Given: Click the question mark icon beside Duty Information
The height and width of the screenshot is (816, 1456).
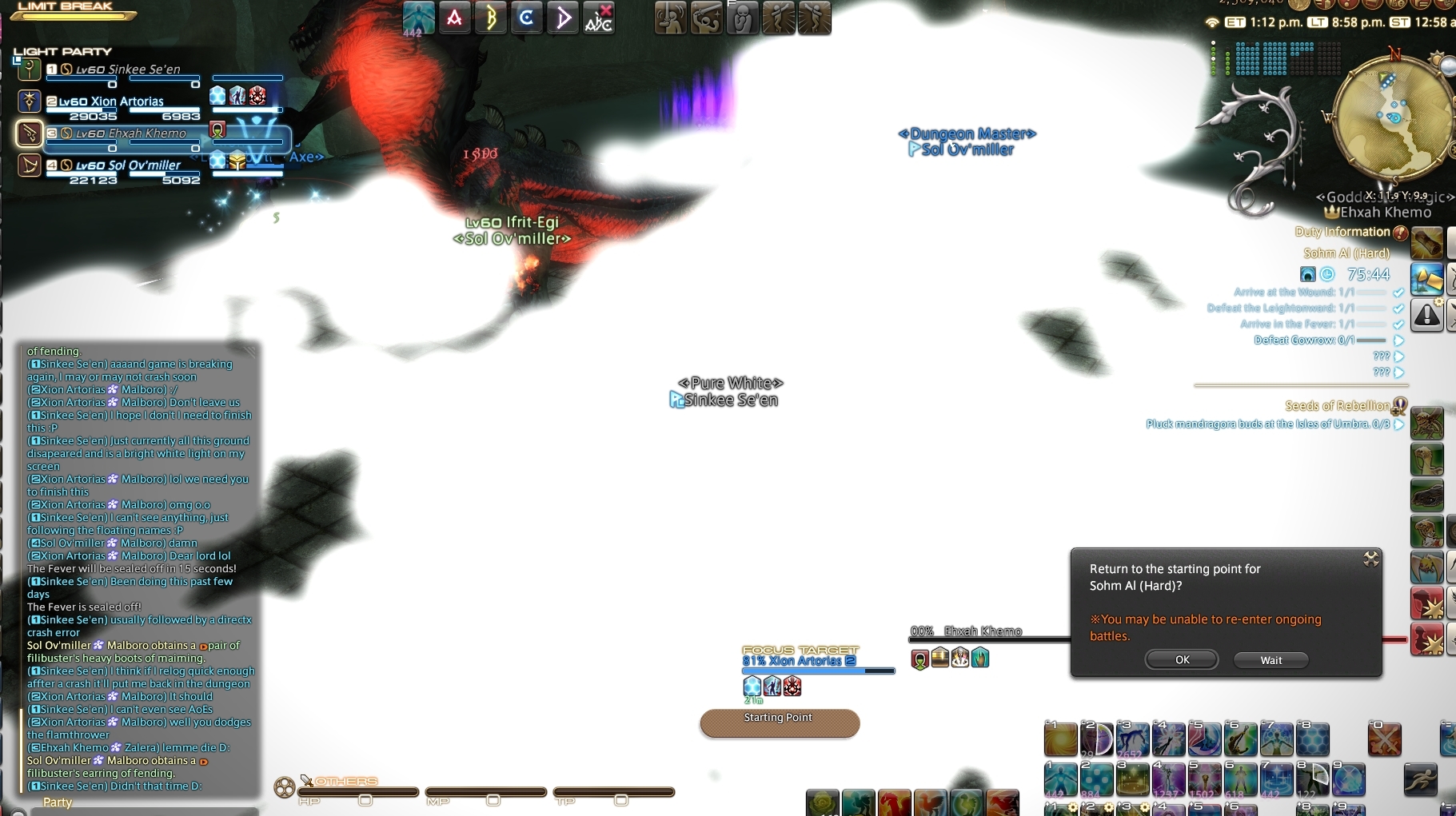Looking at the screenshot, I should 1401,233.
